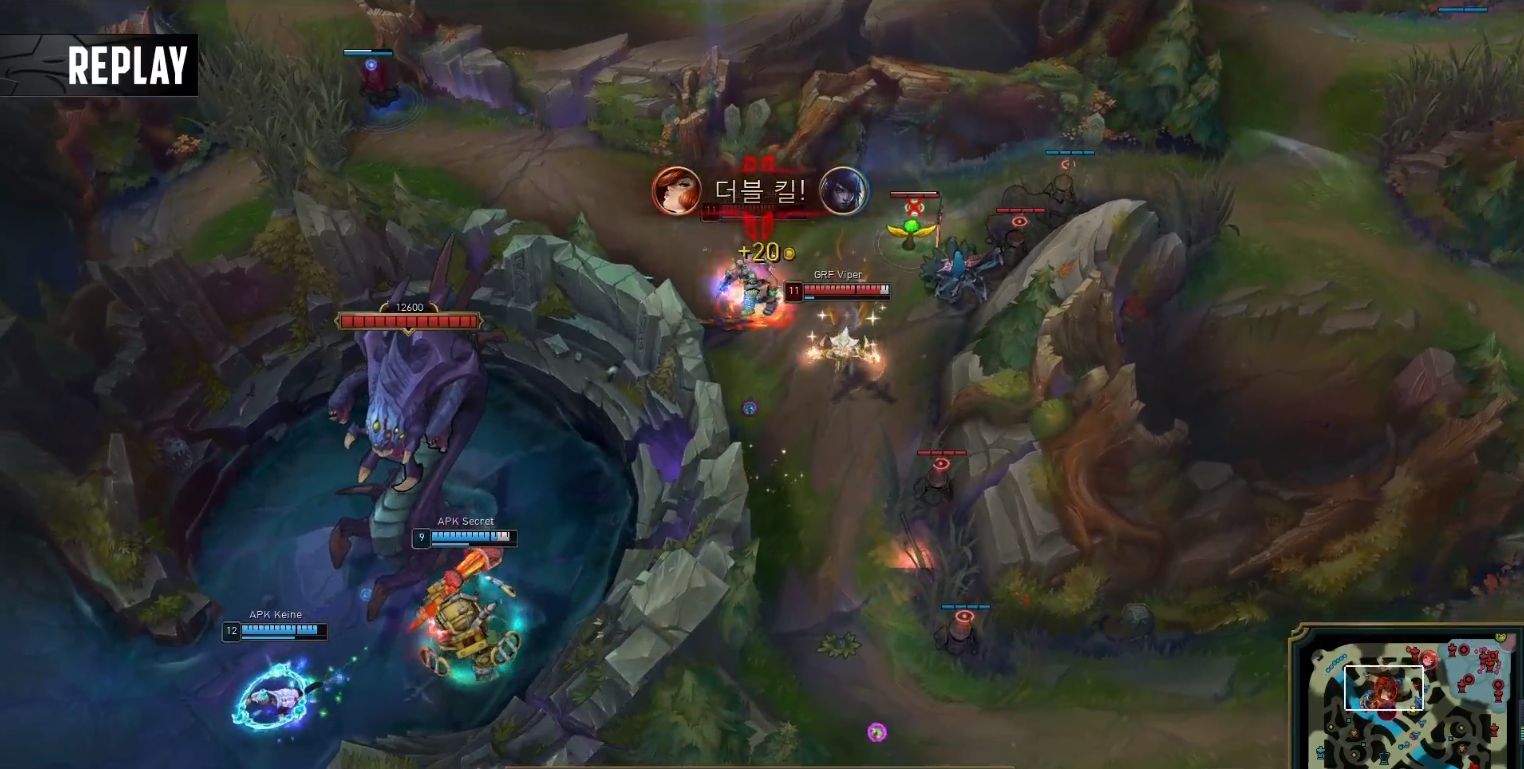Click GRF Viper's level 11 indicator
Image resolution: width=1524 pixels, height=769 pixels.
[x=793, y=289]
